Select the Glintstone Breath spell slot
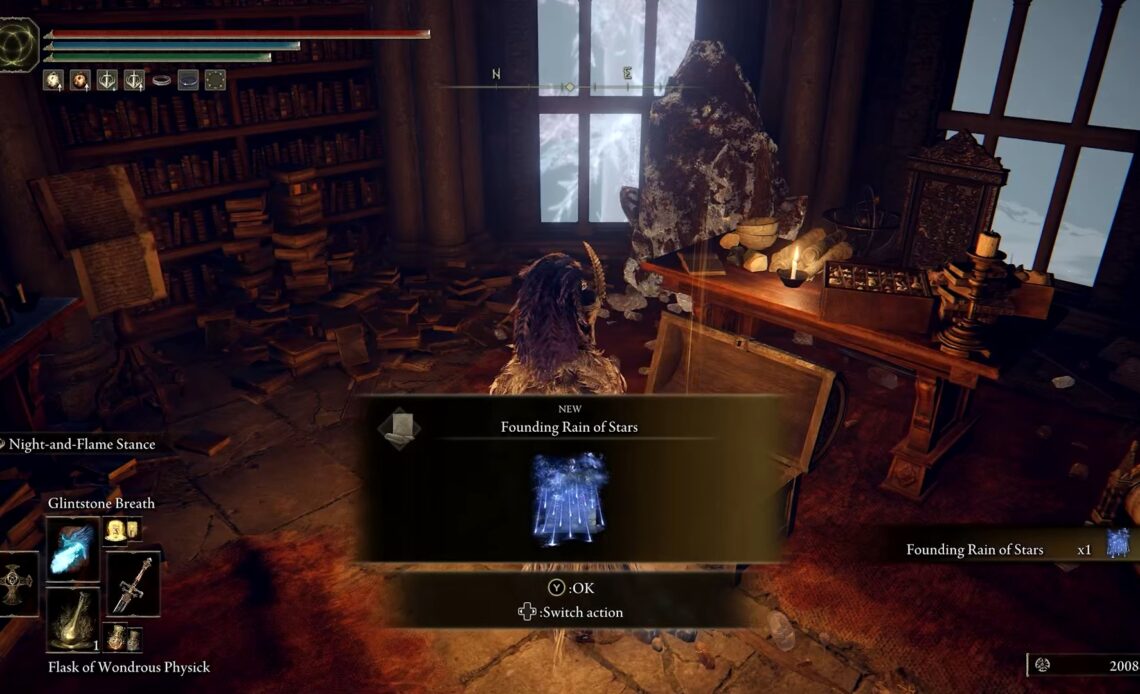Screen dimensions: 1140x694 coord(73,548)
